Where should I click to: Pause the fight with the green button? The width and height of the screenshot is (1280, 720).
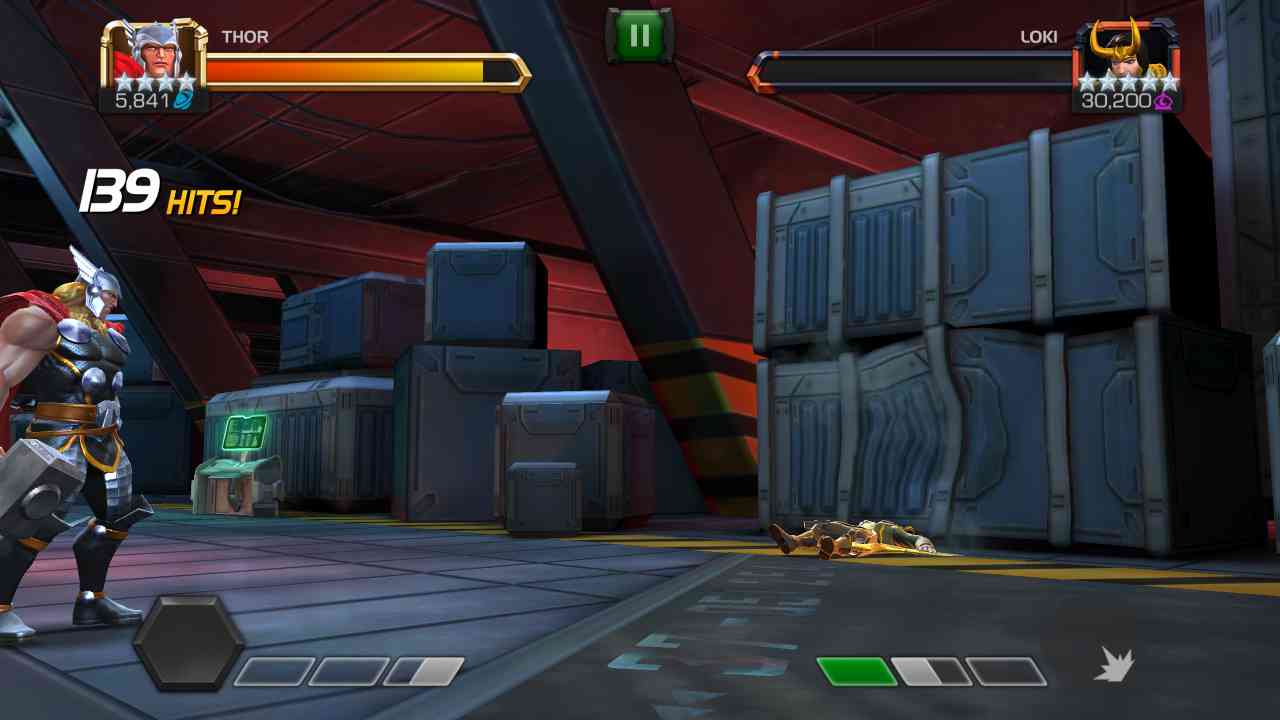pyautogui.click(x=640, y=37)
